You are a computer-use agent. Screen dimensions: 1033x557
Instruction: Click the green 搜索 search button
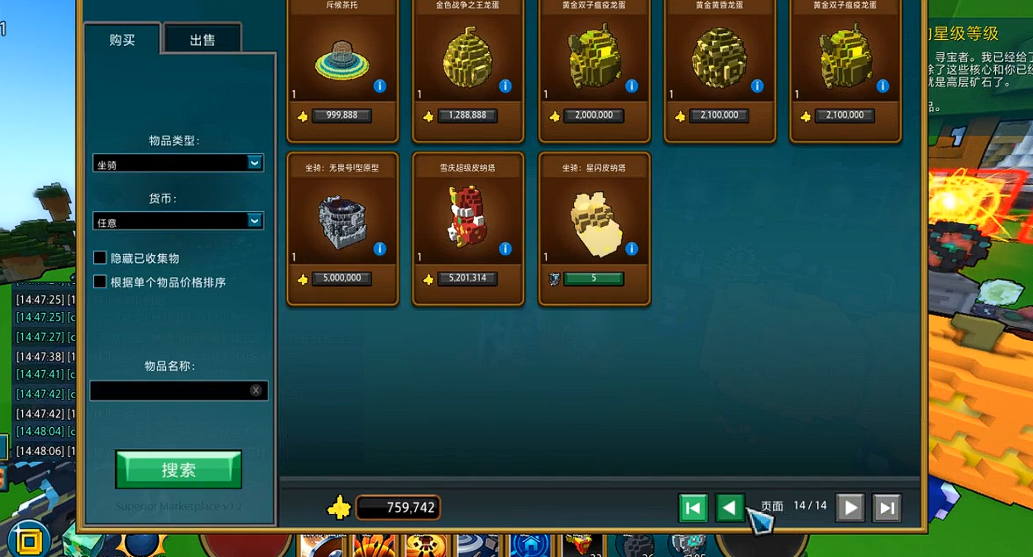tap(178, 469)
